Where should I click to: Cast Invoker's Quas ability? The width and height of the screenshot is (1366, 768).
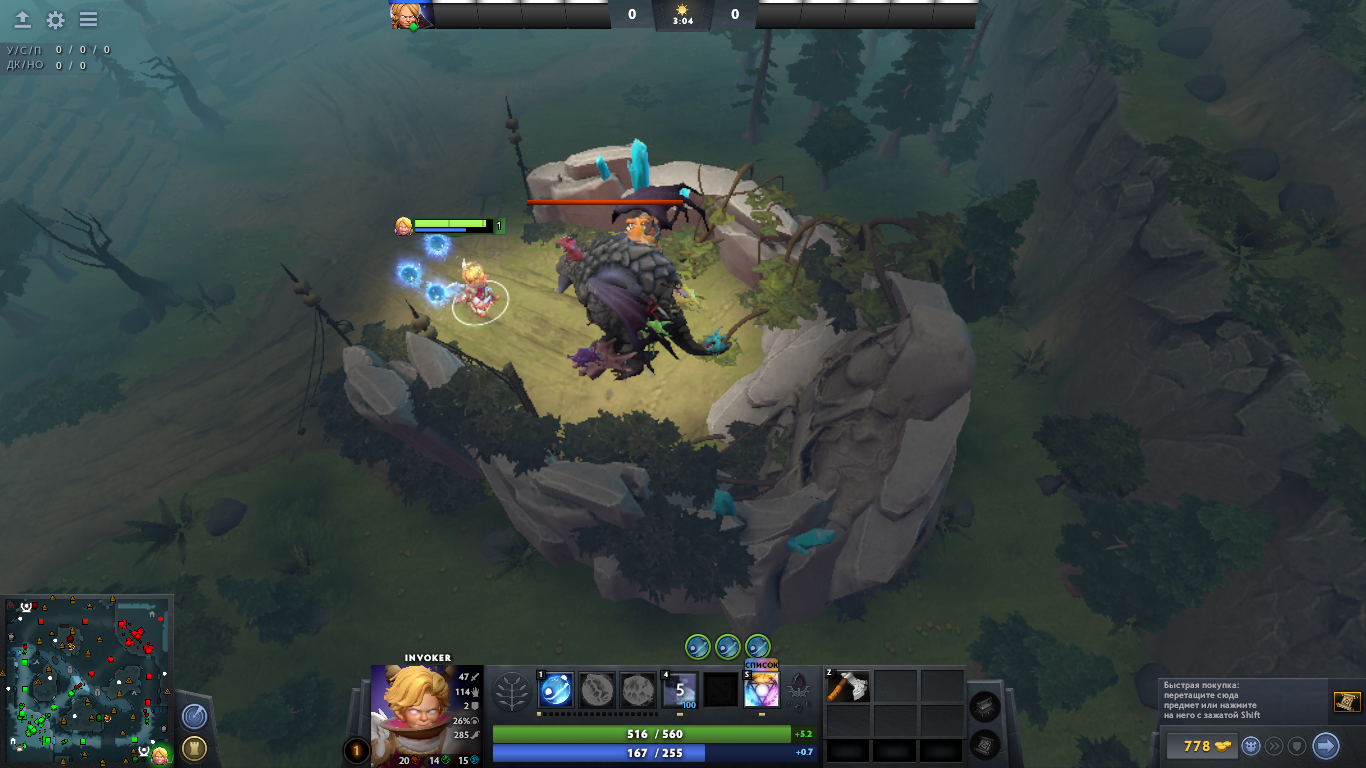click(x=555, y=690)
